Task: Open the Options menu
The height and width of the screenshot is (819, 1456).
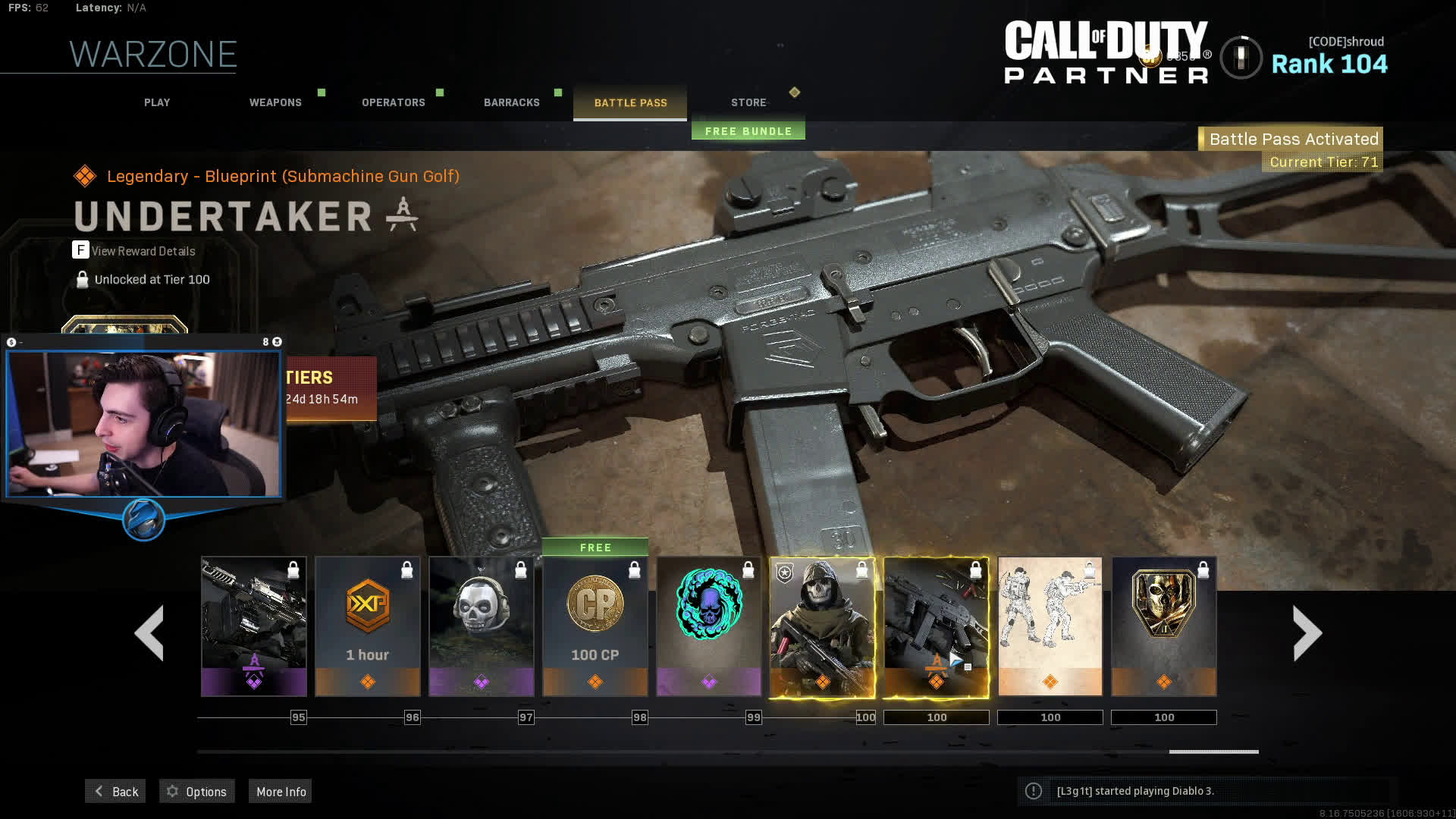Action: click(197, 791)
